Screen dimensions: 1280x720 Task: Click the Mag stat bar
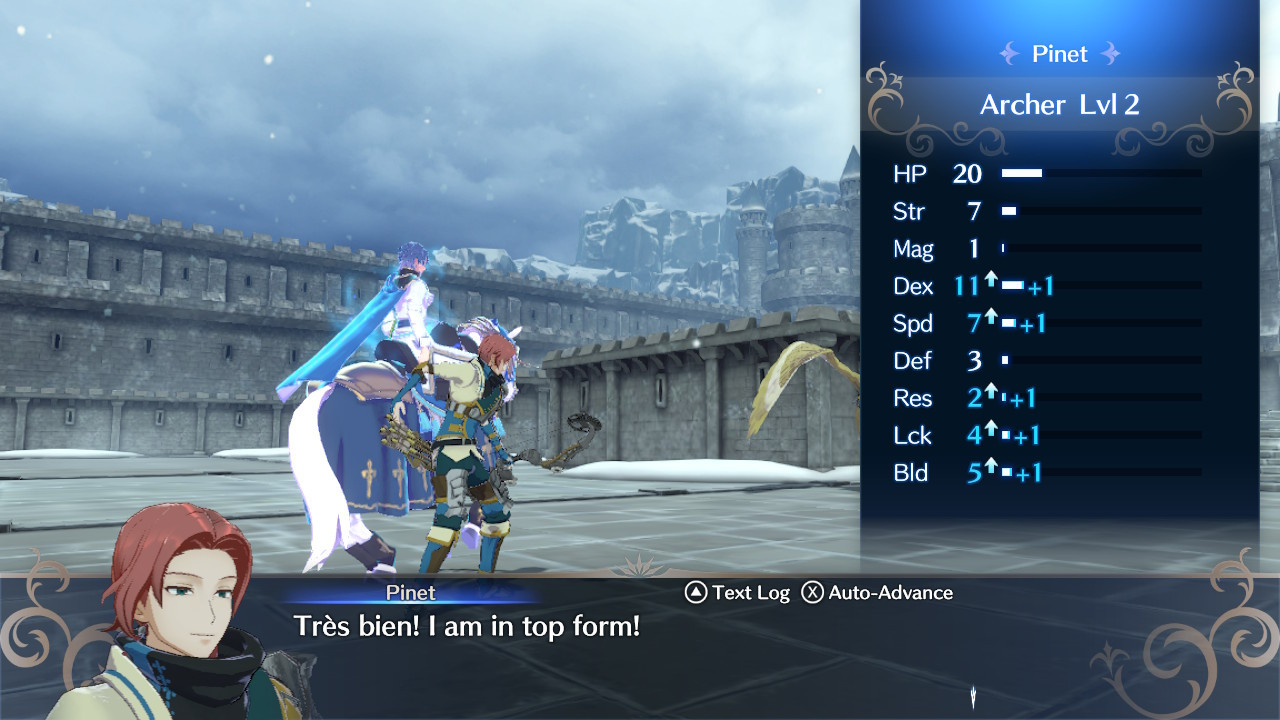[1100, 249]
